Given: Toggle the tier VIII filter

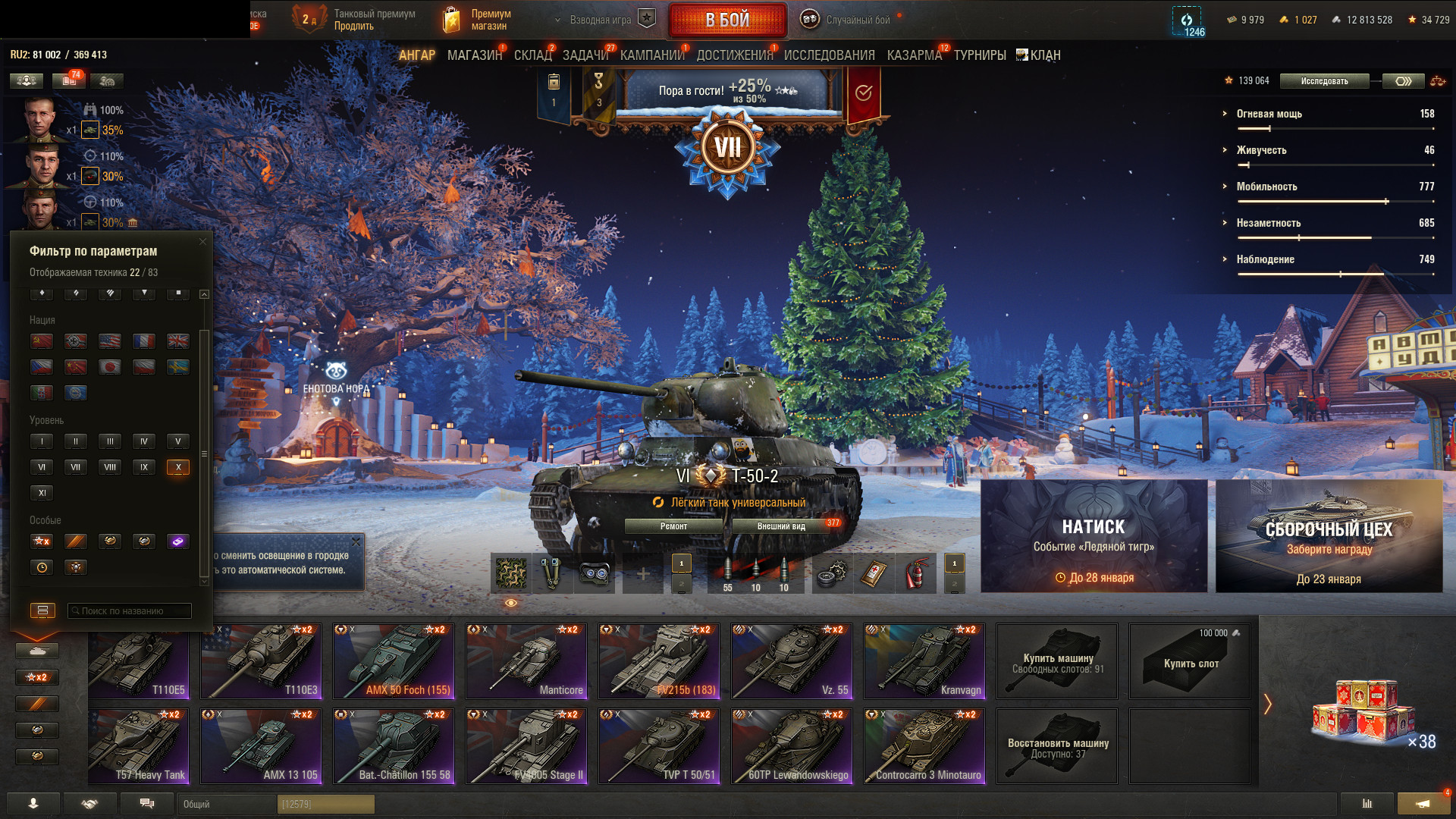Looking at the screenshot, I should (x=110, y=467).
